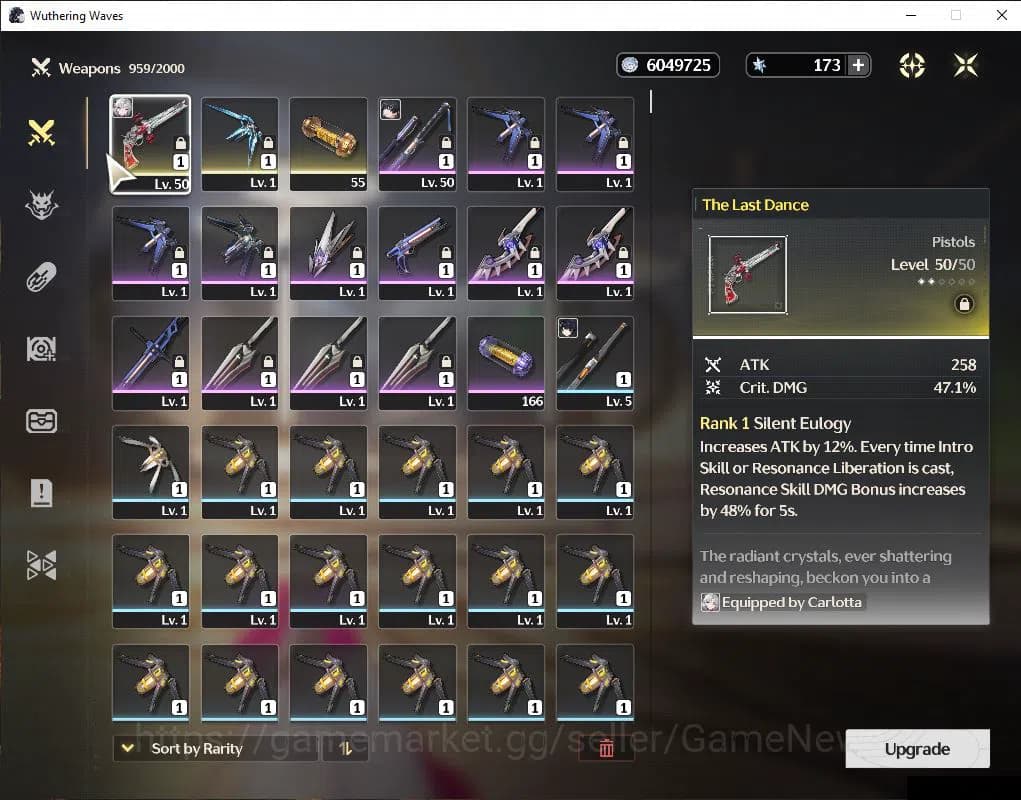Close the inventory with the X icon
1021x800 pixels.
tap(966, 65)
